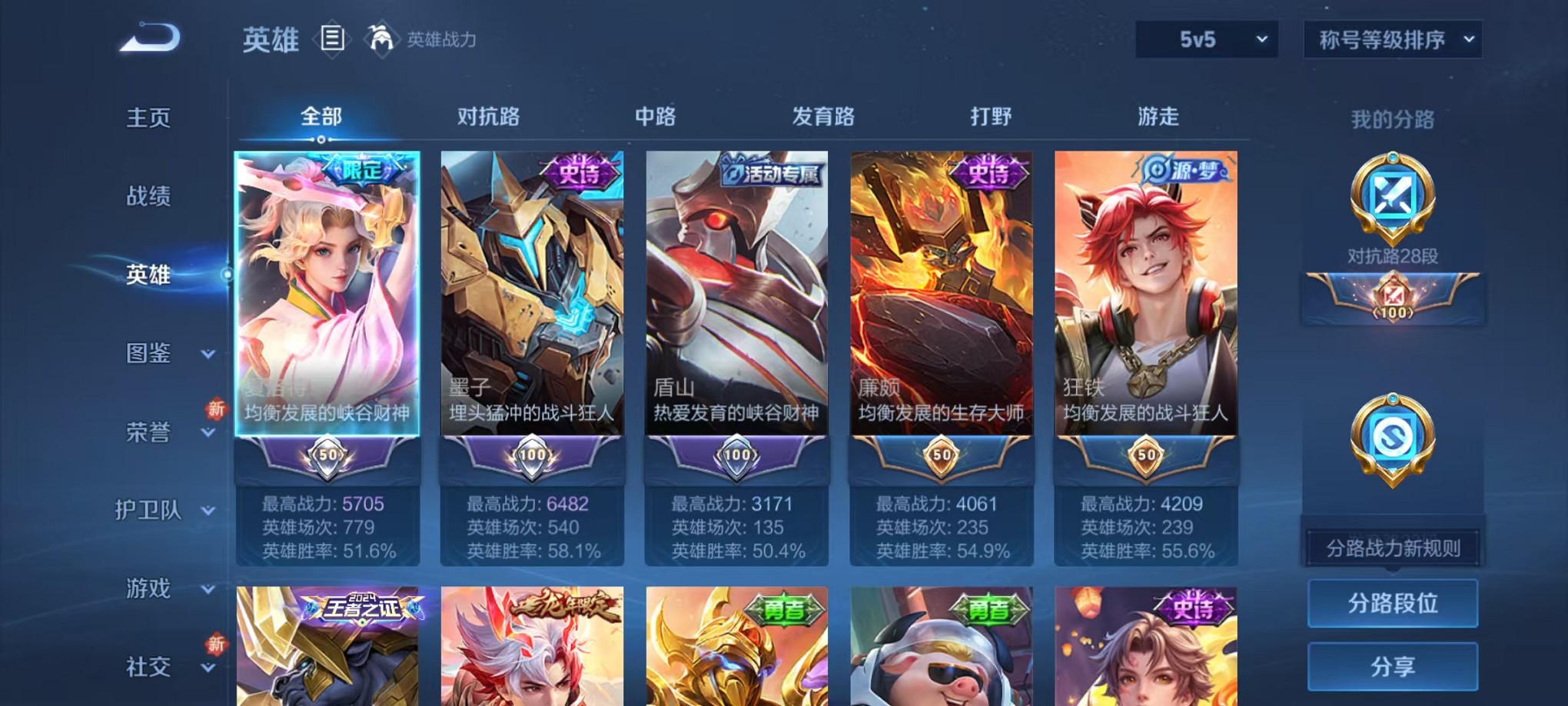Open the hero handbook icon beside 英雄 title
Screen dimensions: 1568x706
click(x=332, y=39)
